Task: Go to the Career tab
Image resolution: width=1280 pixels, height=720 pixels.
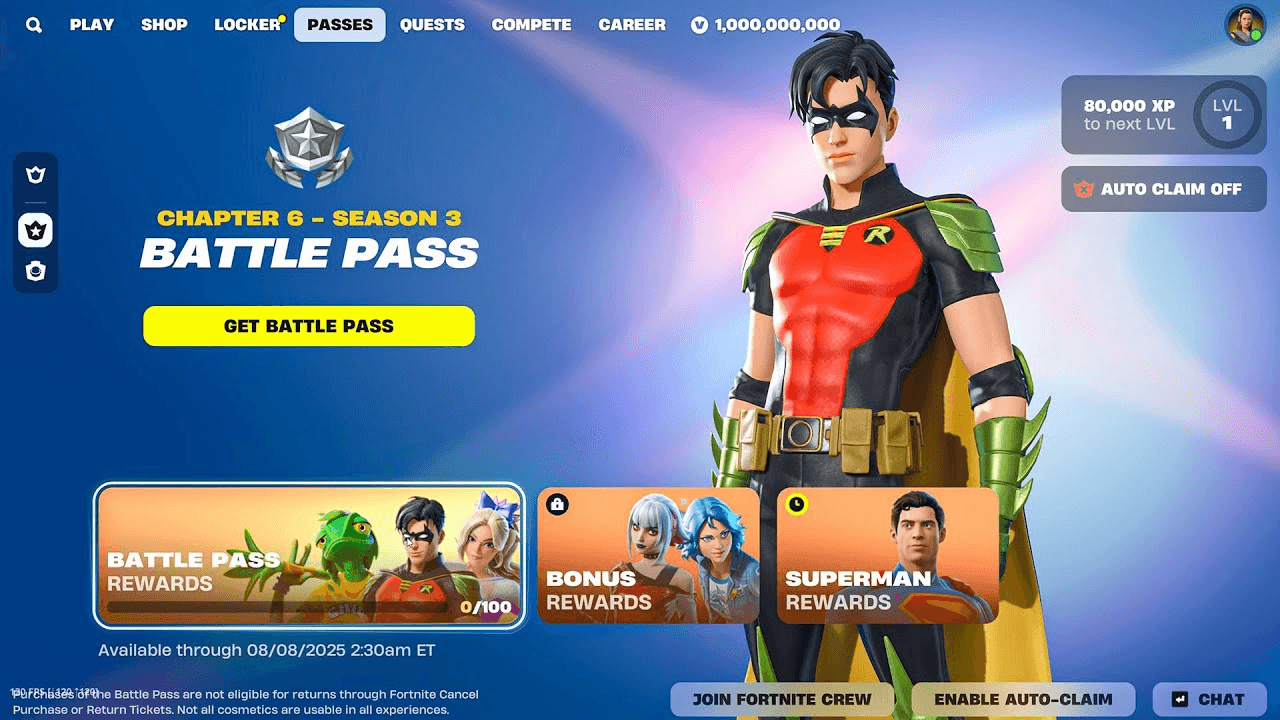Action: (632, 24)
